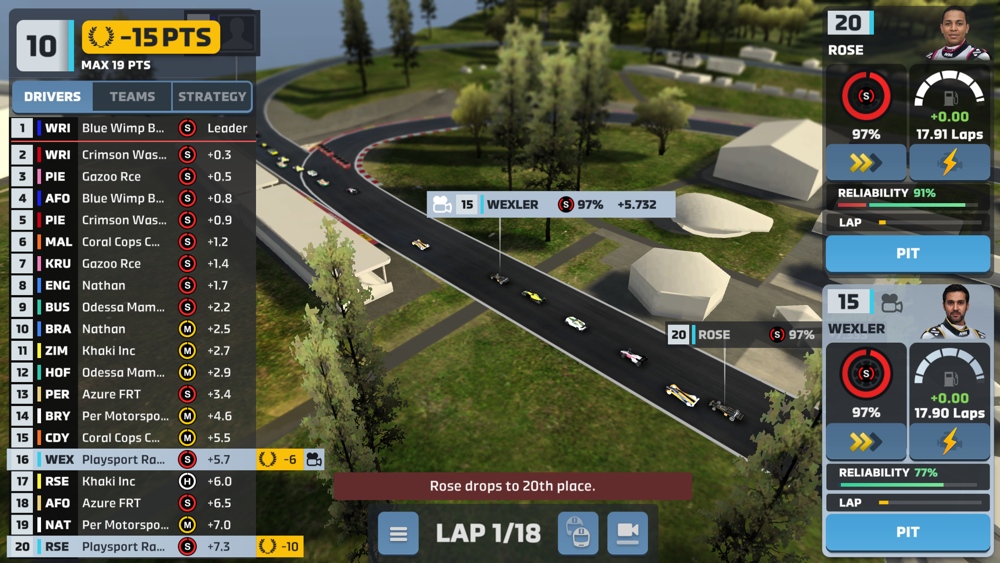Activate Wexler's lightning boost button

pos(949,441)
